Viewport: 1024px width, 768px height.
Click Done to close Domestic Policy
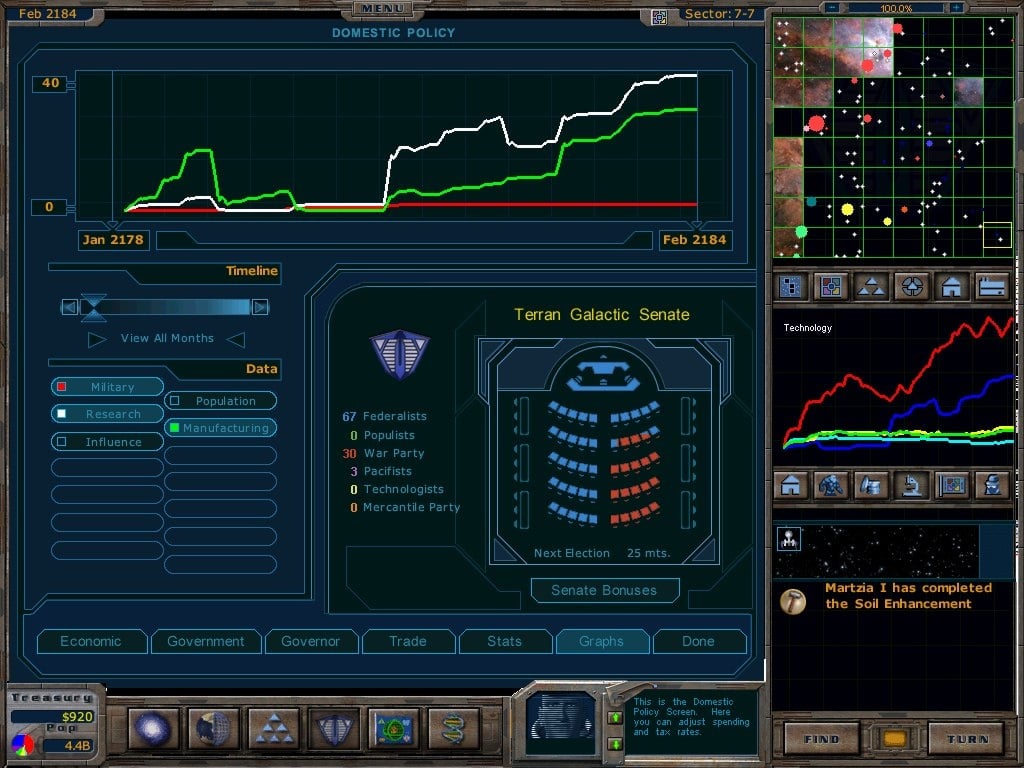[x=698, y=641]
